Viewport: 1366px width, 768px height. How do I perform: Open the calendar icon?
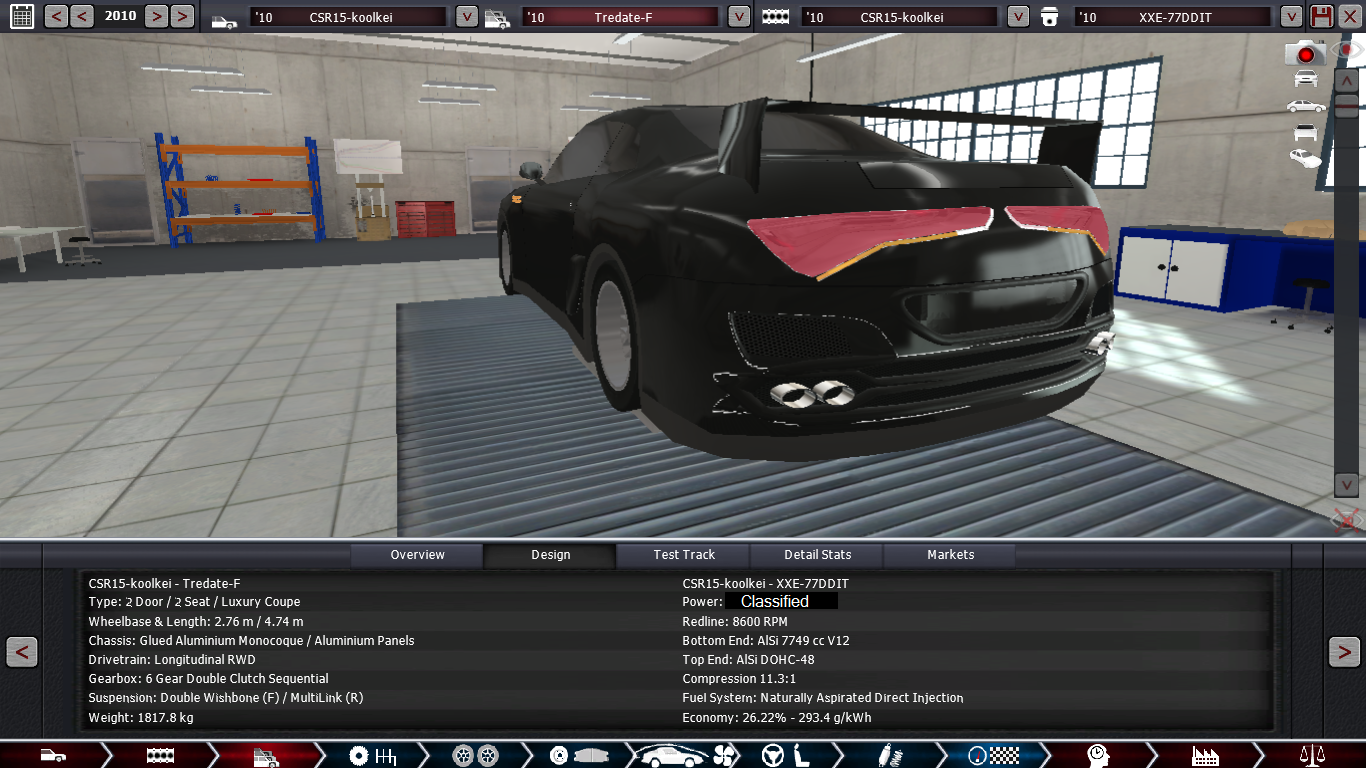point(21,16)
